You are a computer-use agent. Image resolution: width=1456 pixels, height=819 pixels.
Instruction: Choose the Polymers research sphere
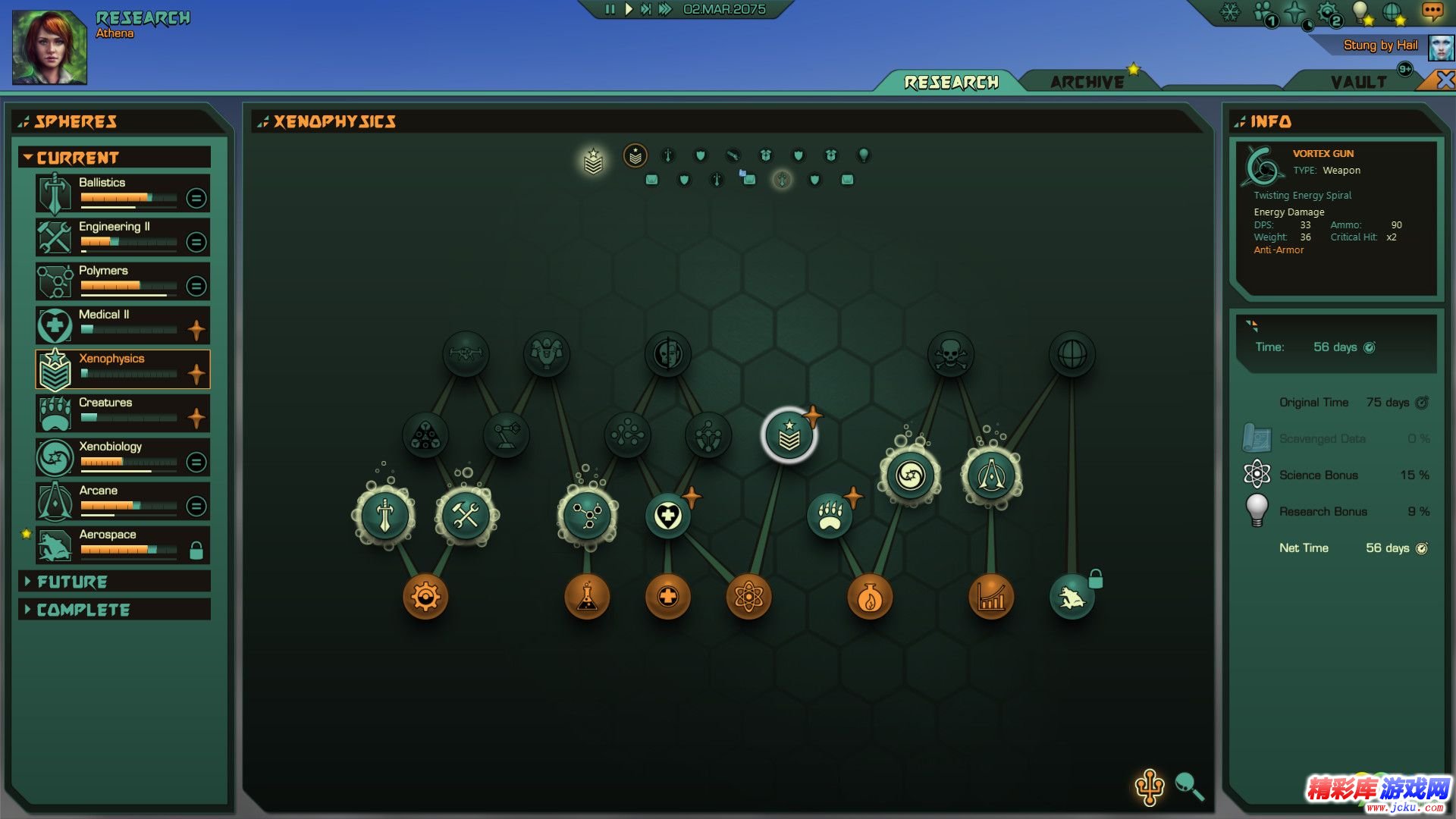pyautogui.click(x=122, y=281)
